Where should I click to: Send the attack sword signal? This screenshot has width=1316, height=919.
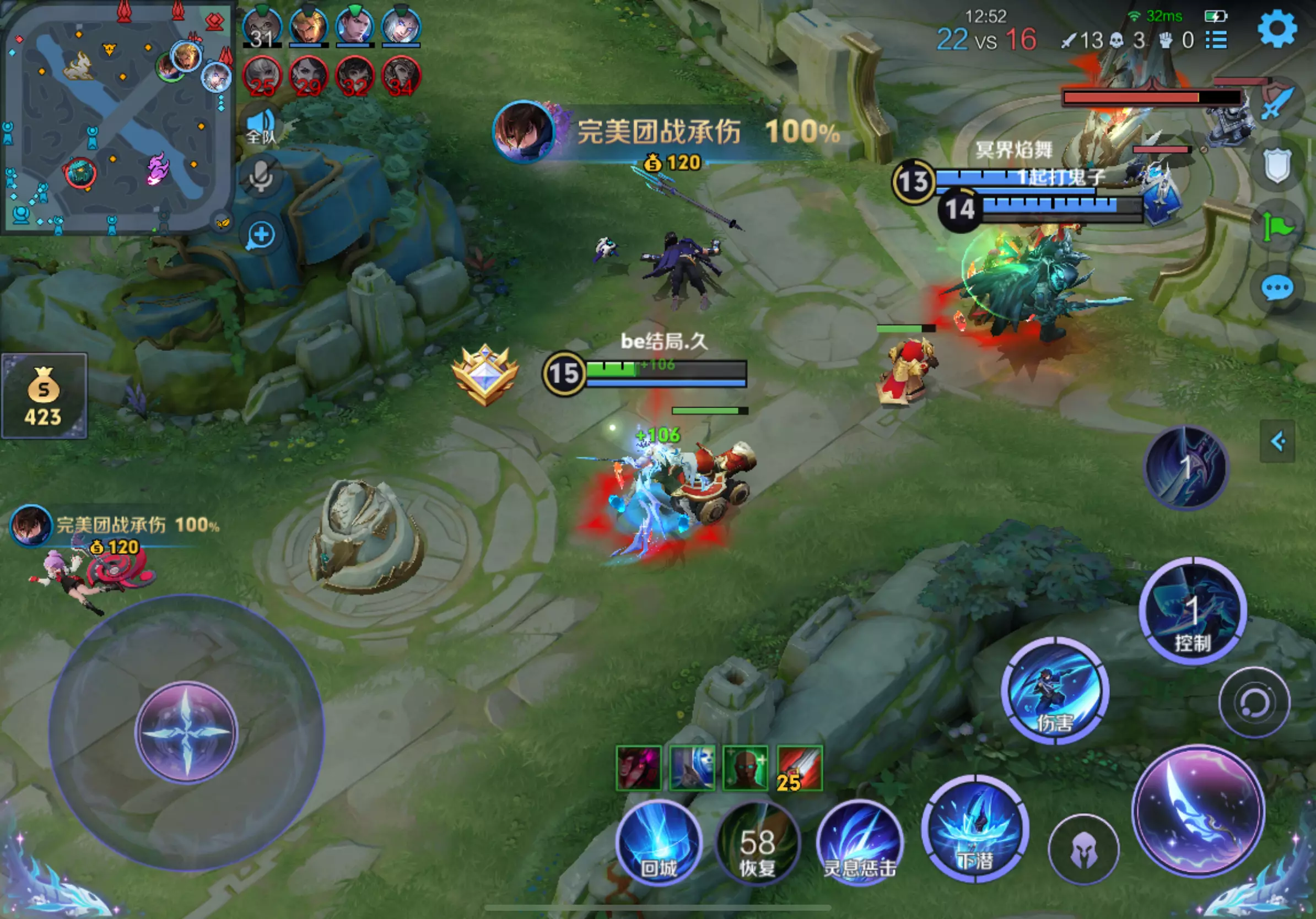pyautogui.click(x=1277, y=104)
